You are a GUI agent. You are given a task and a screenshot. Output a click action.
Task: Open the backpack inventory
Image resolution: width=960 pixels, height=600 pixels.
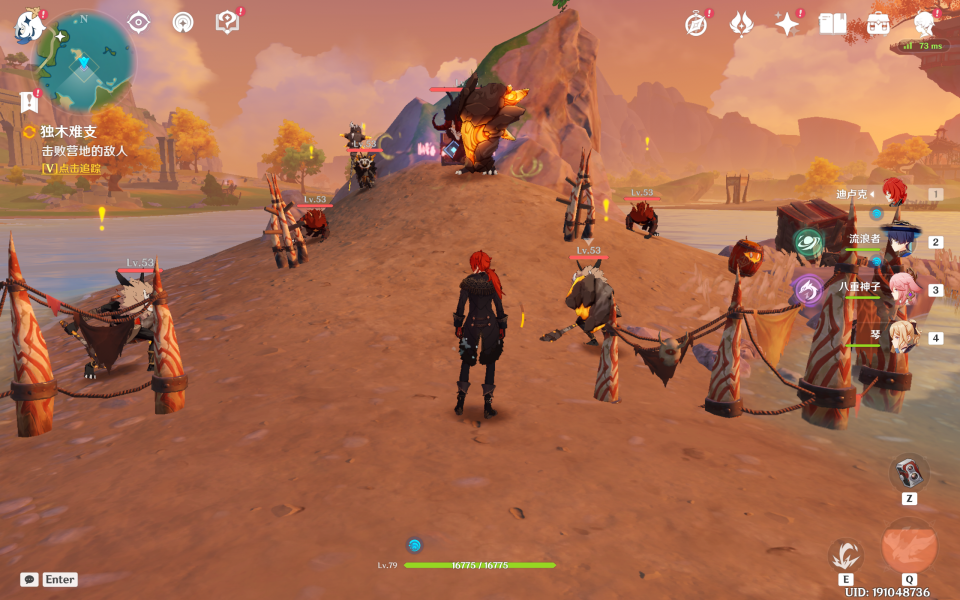pos(878,23)
